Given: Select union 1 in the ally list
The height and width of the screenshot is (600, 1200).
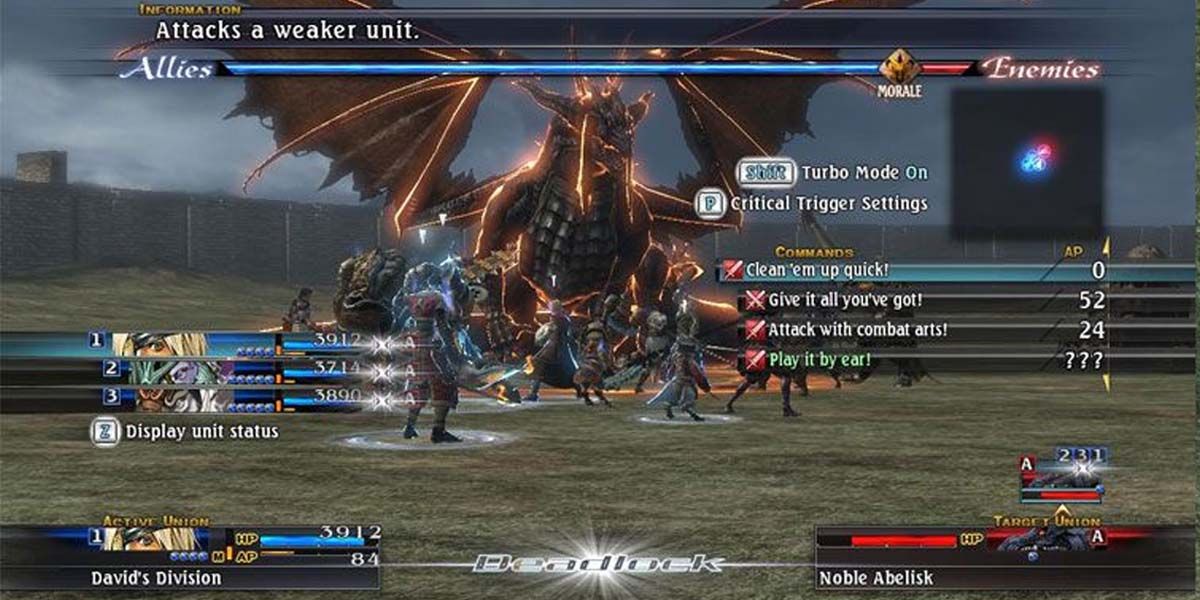Looking at the screenshot, I should point(190,343).
